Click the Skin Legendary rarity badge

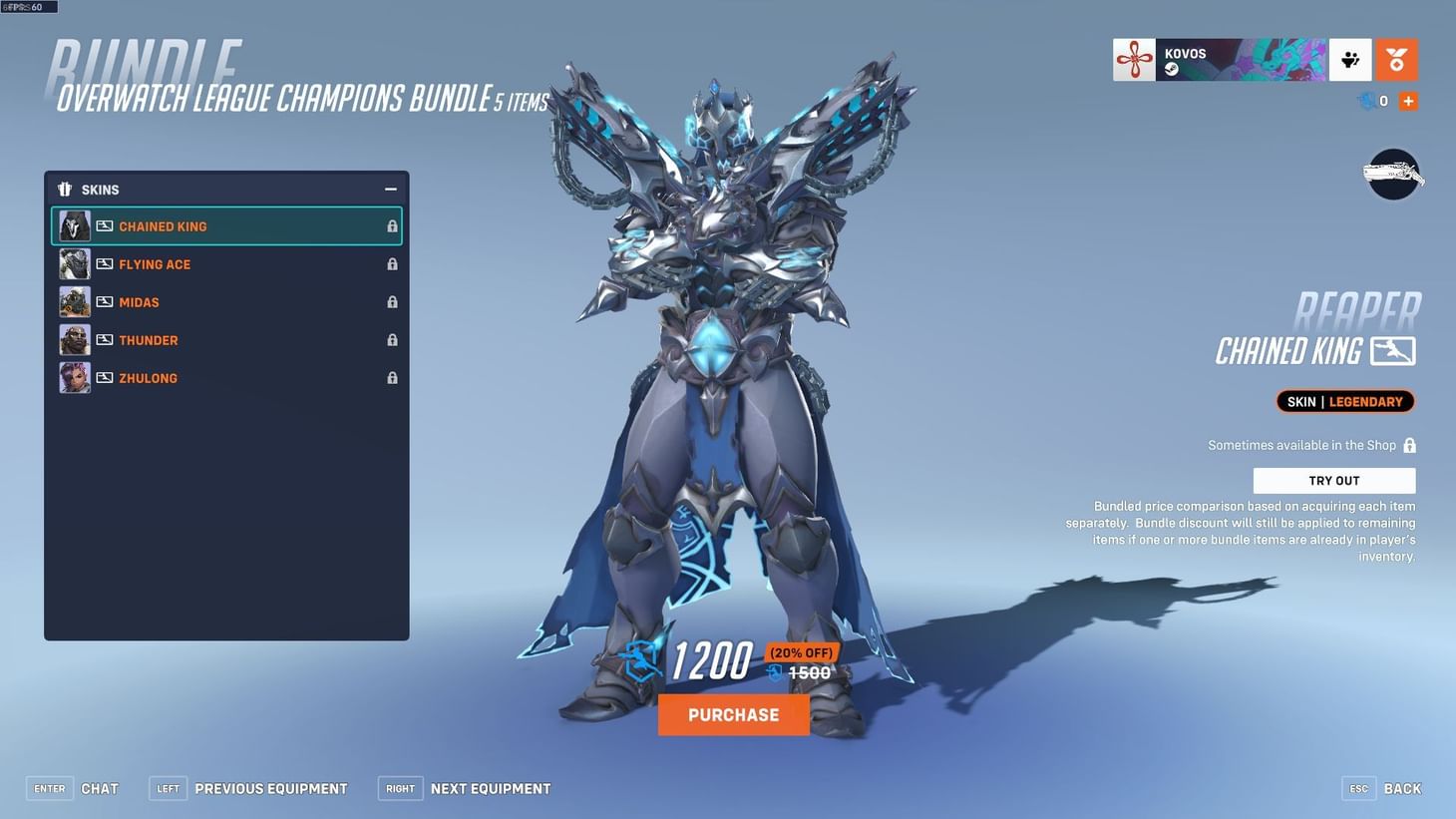[1344, 401]
